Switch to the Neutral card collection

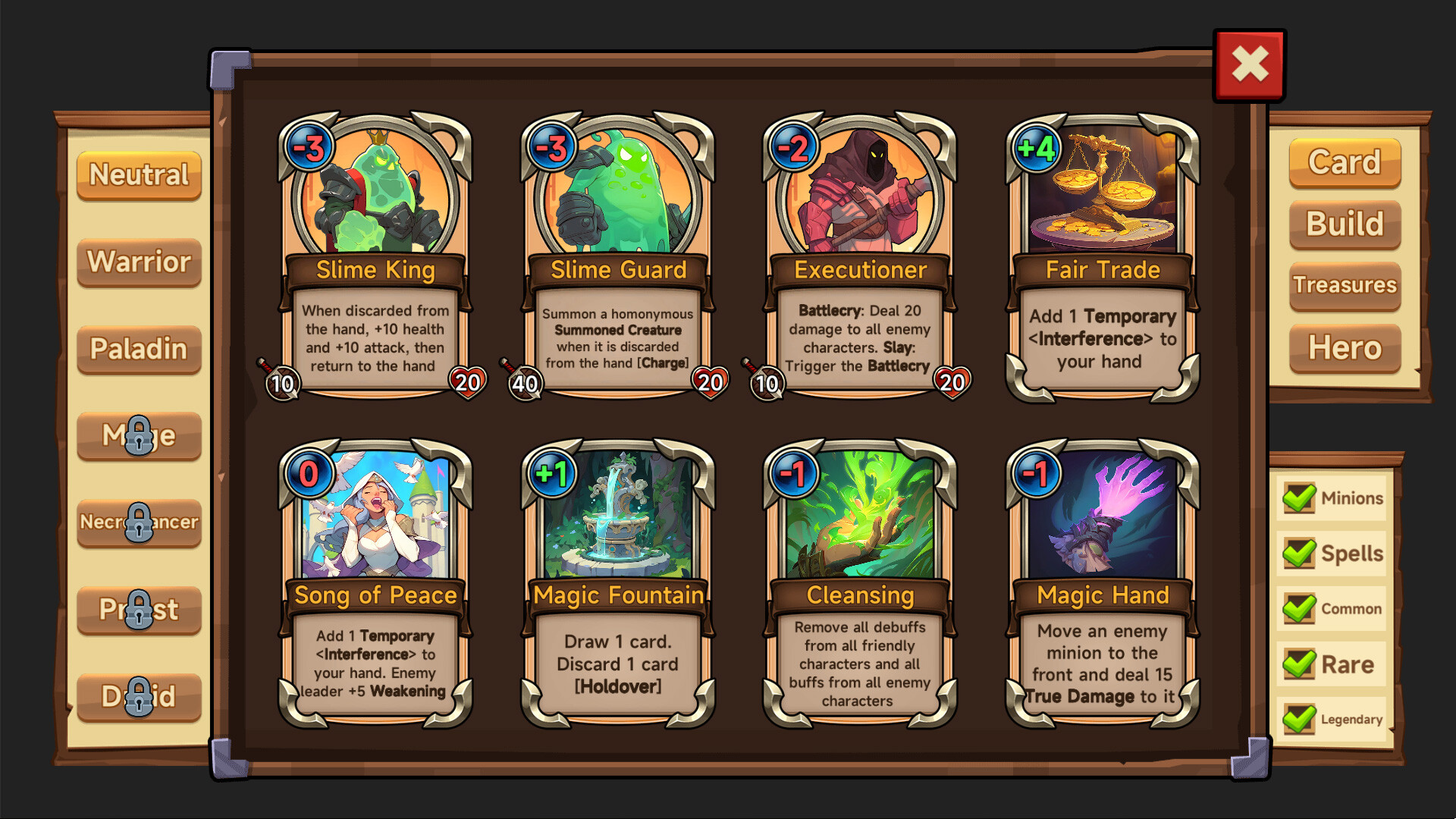pyautogui.click(x=138, y=175)
